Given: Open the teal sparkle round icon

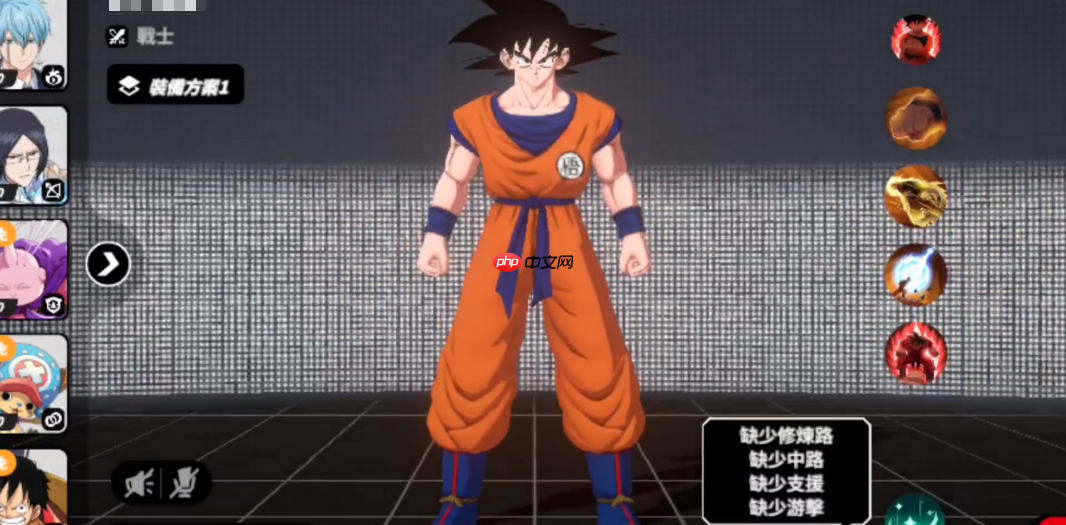Looking at the screenshot, I should pos(914,511).
